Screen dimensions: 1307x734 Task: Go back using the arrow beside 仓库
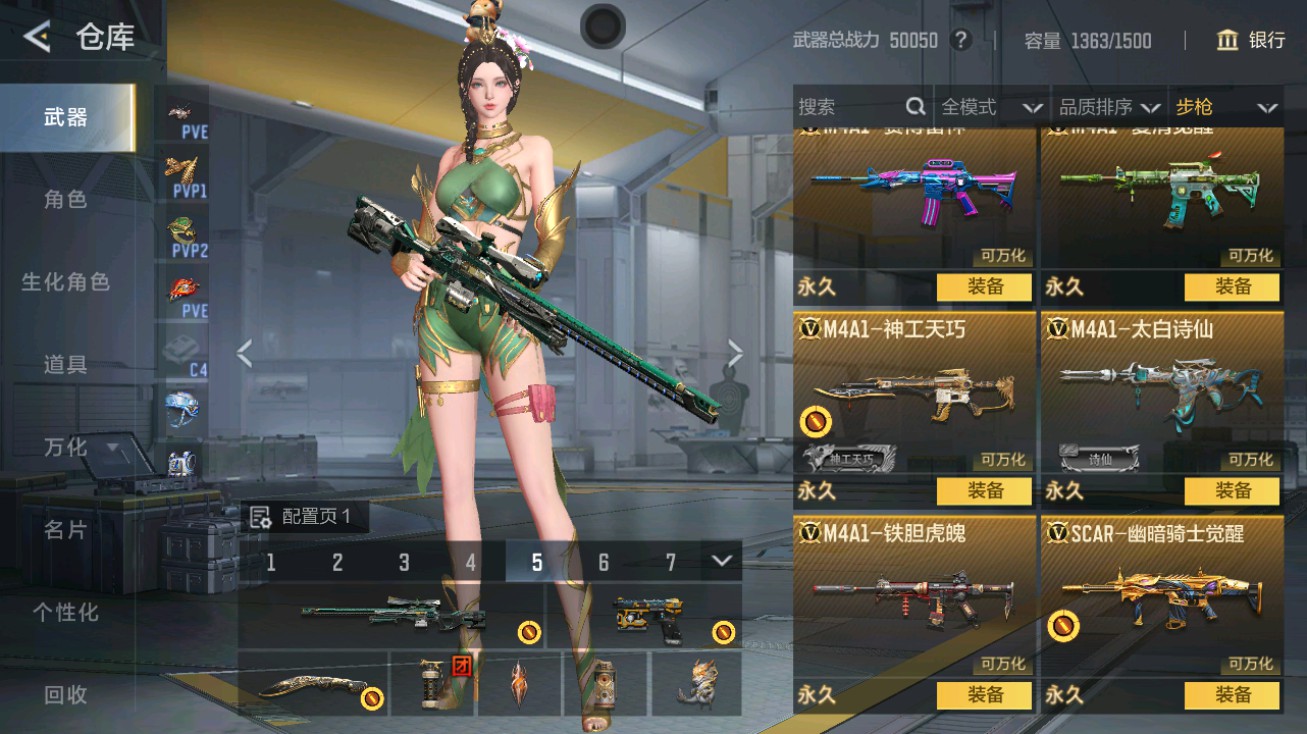click(37, 38)
